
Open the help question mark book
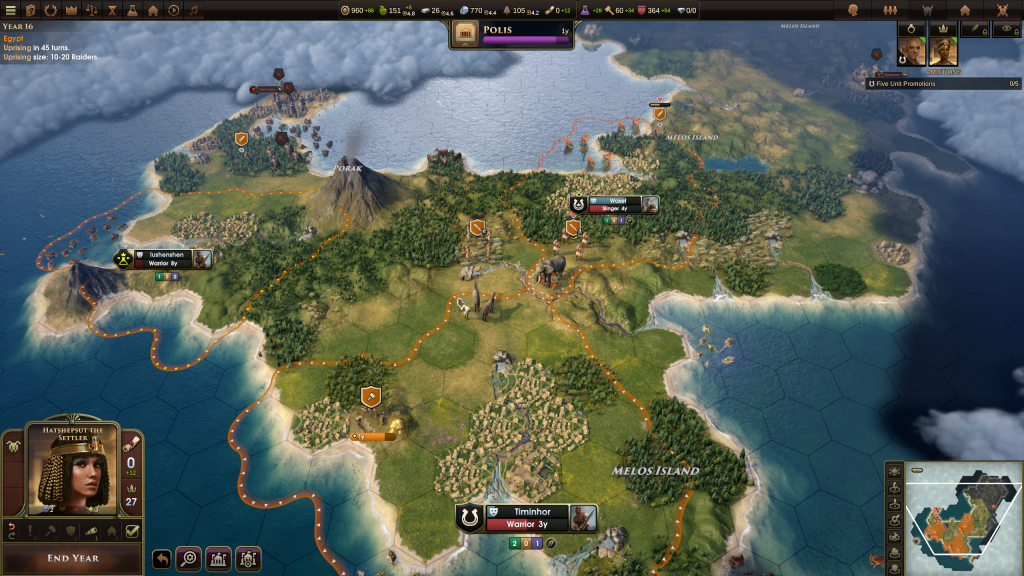31,10
